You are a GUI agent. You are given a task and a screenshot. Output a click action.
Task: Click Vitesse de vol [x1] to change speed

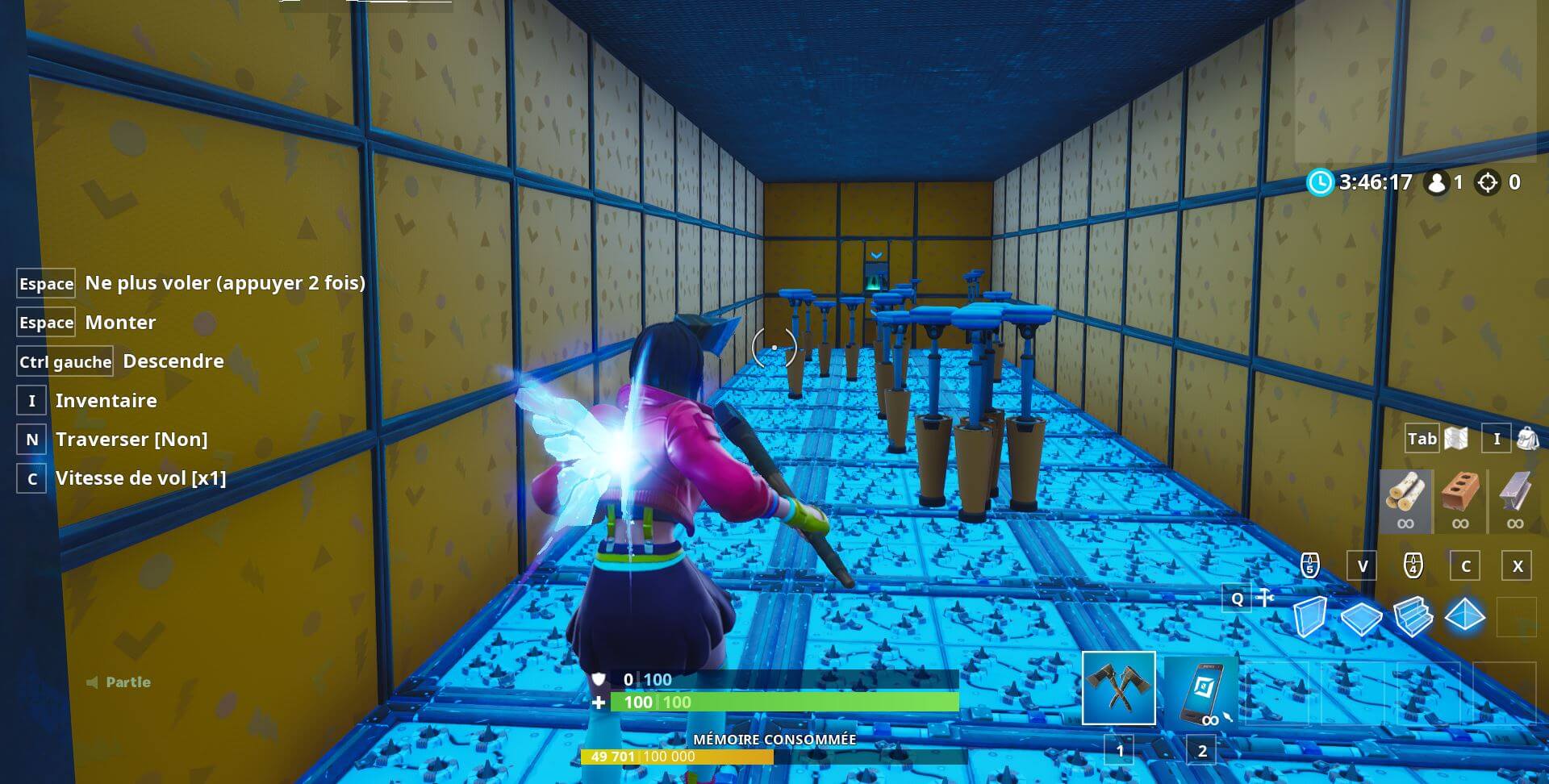tap(141, 477)
